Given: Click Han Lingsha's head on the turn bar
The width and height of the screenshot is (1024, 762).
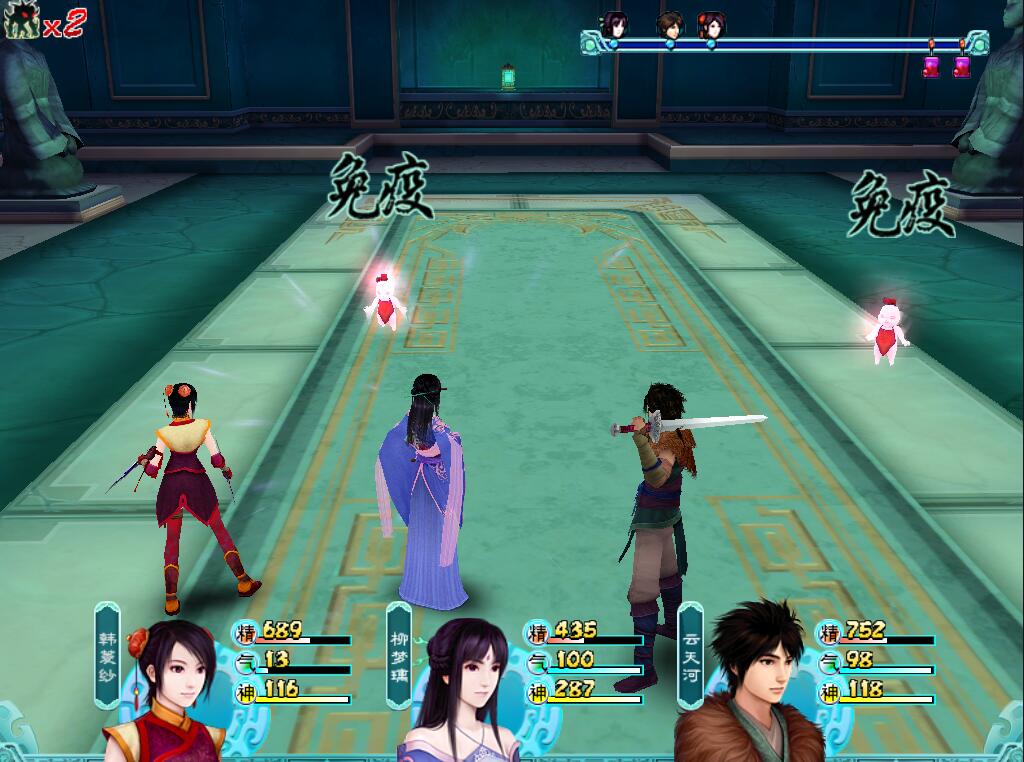Looking at the screenshot, I should point(711,26).
